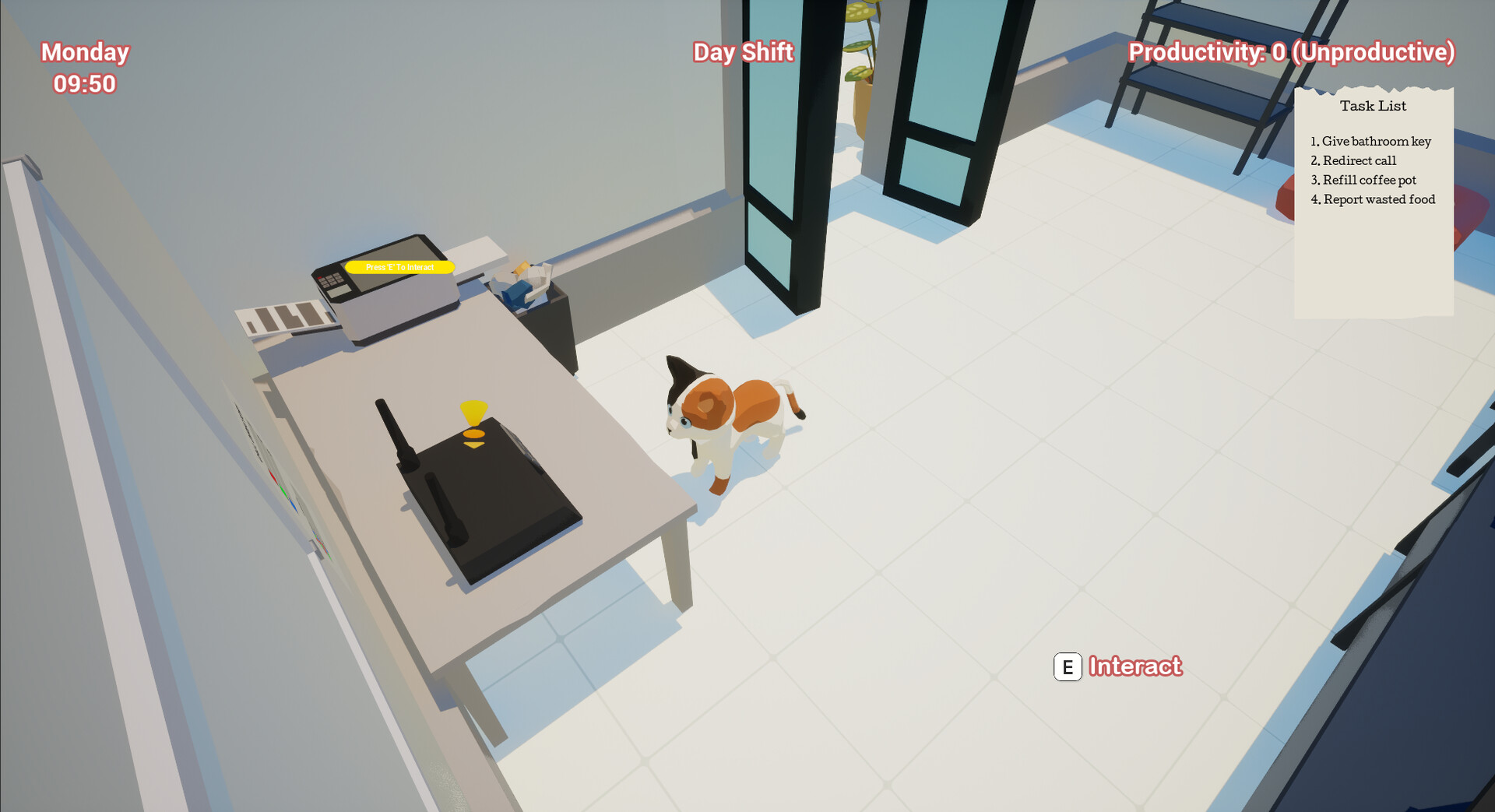The image size is (1495, 812).
Task: Click the 'Redirect call' task entry
Action: pyautogui.click(x=1355, y=161)
